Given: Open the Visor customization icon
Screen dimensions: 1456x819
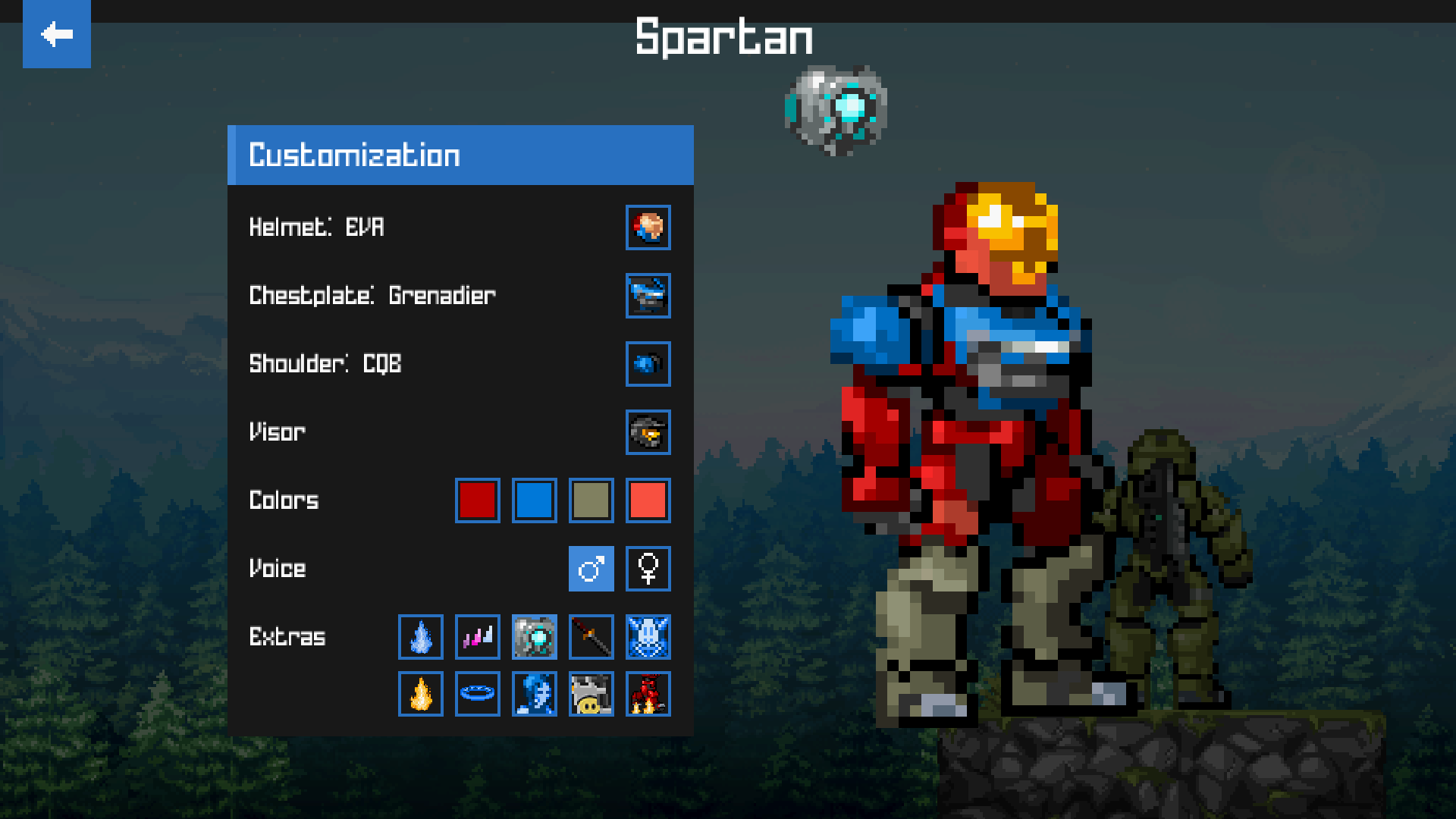Looking at the screenshot, I should (x=648, y=432).
